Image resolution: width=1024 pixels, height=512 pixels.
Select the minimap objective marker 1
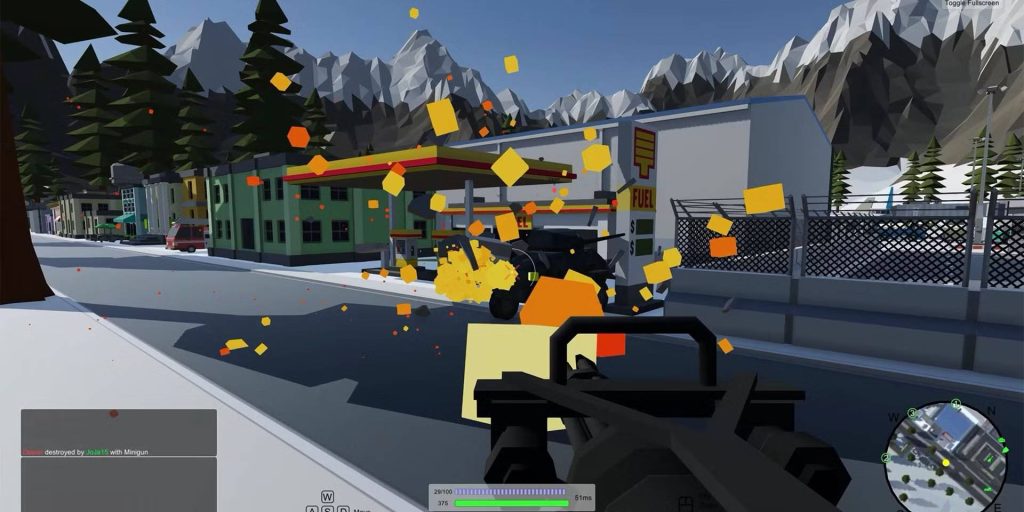(956, 403)
